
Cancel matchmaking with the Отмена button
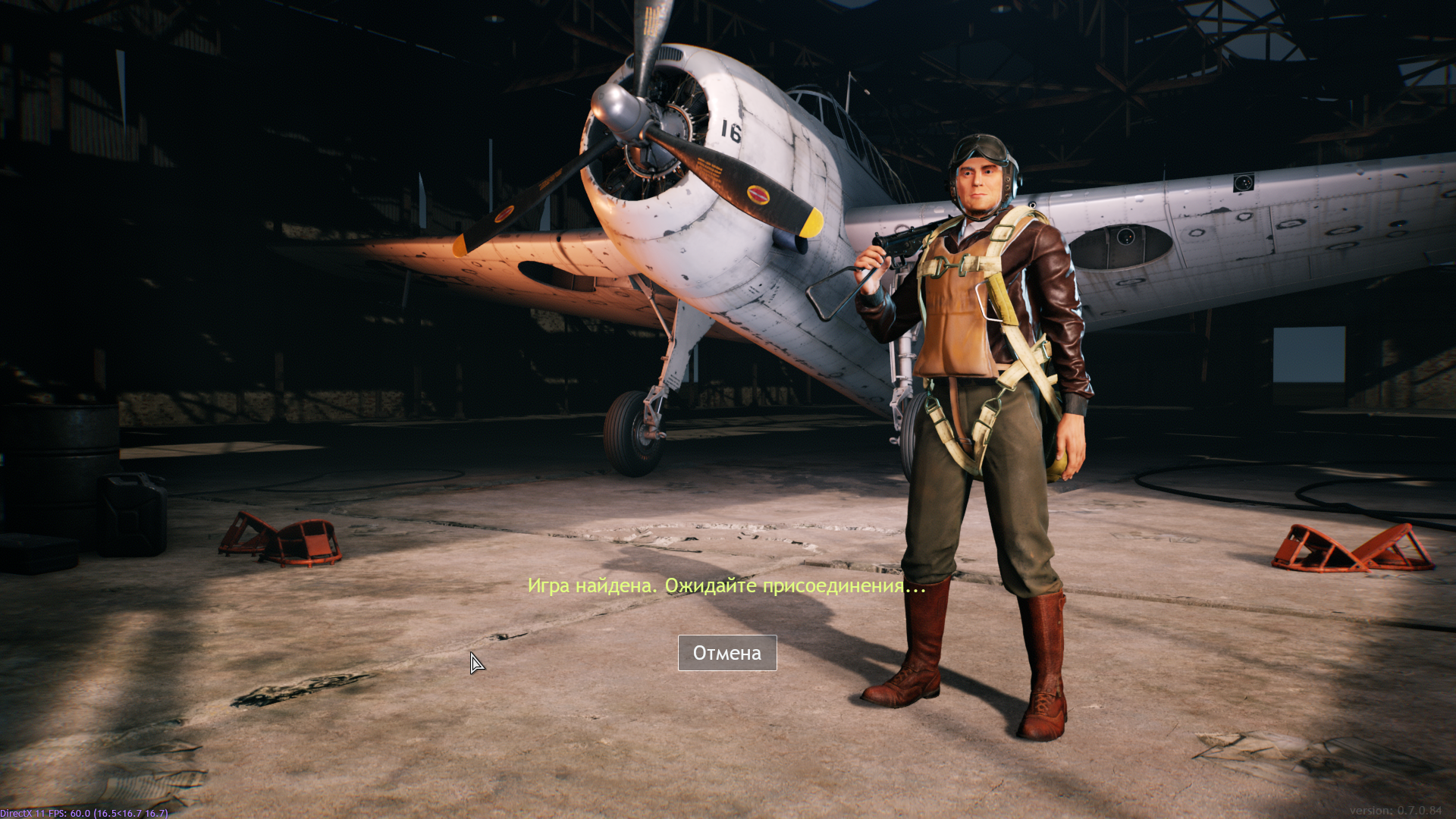[x=726, y=653]
